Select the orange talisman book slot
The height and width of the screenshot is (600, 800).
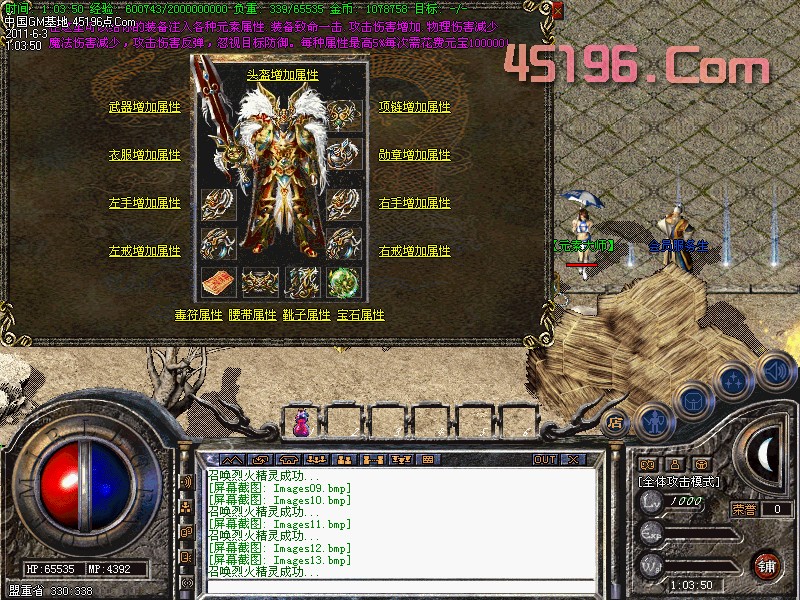tap(216, 282)
